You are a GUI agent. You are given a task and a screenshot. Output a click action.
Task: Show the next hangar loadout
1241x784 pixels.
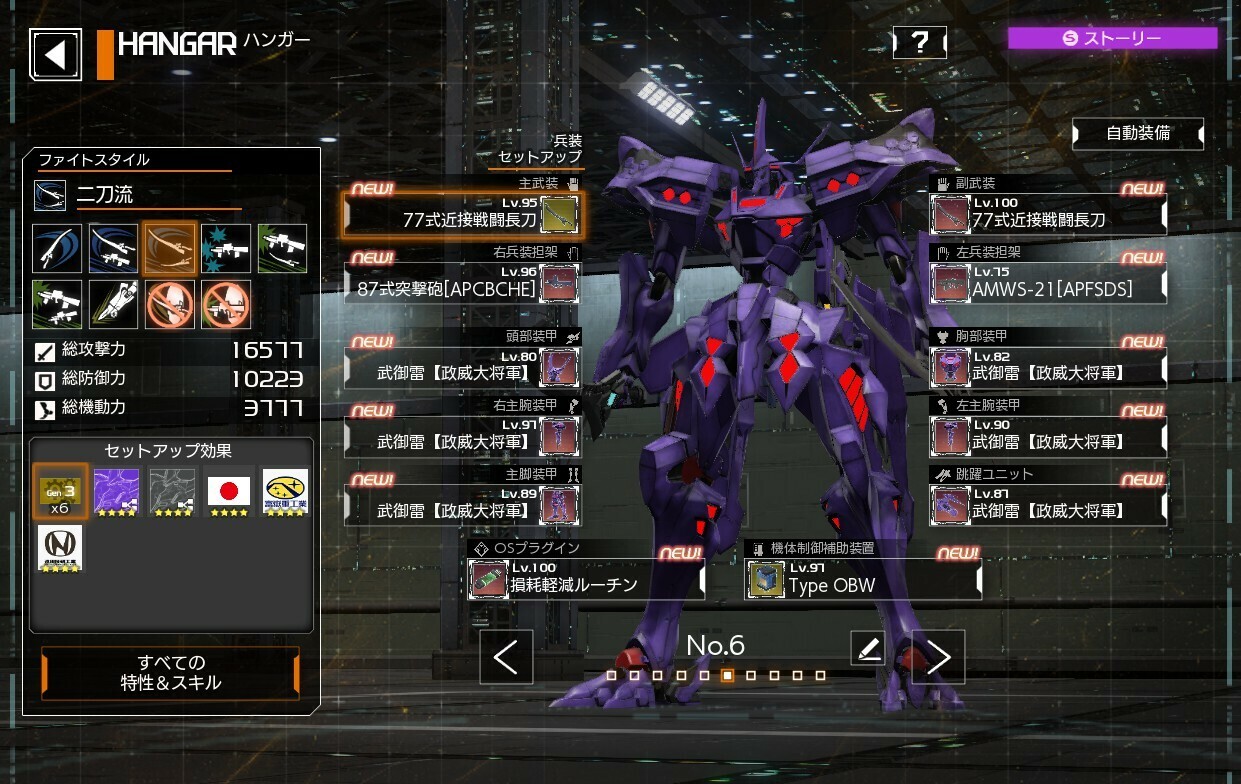pyautogui.click(x=938, y=657)
